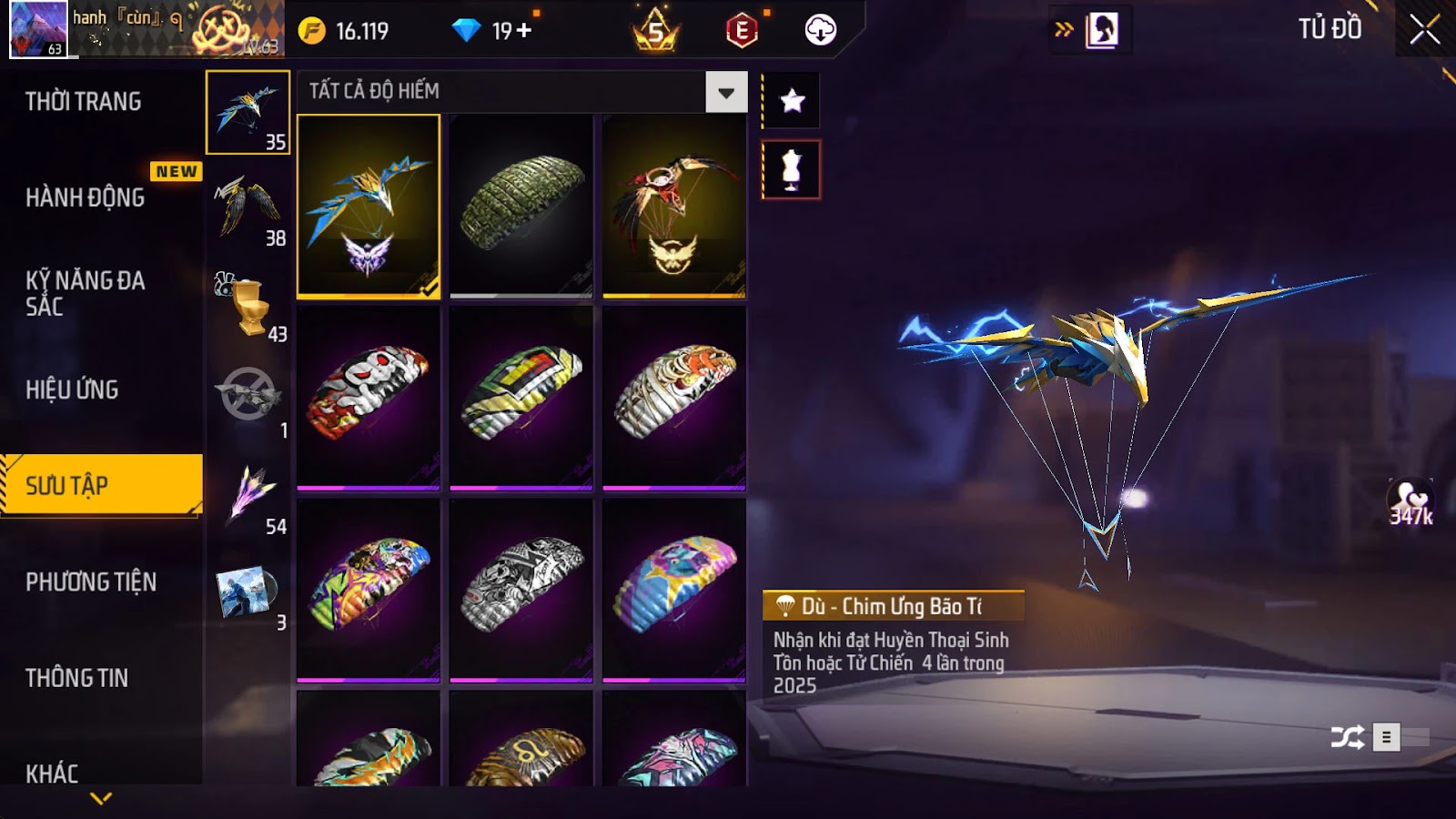Screen dimensions: 1456x819
Task: Select the Kỹ Năng Đa Sắc tab
Action: [x=86, y=293]
